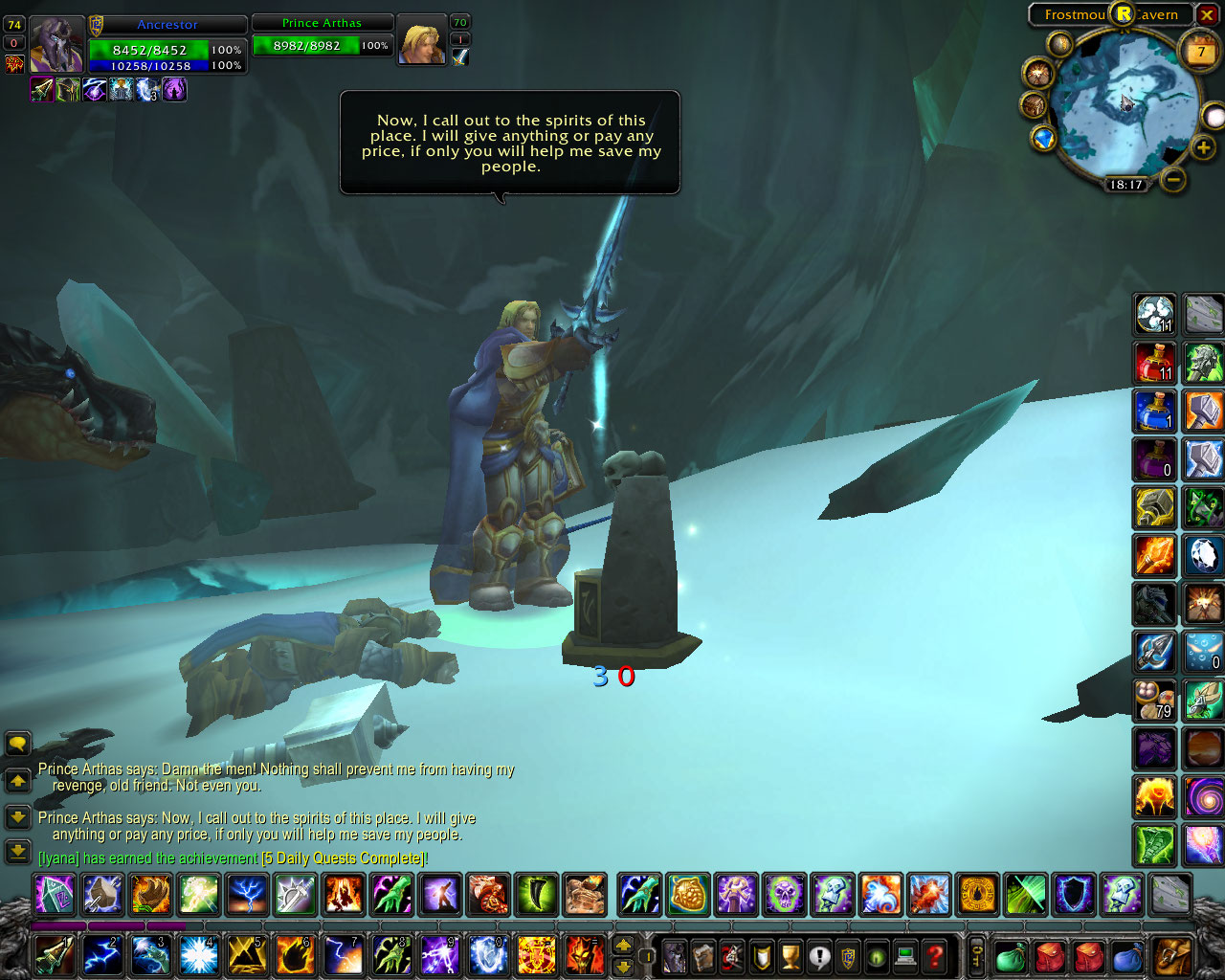Open the red question mark help menu

point(935,956)
